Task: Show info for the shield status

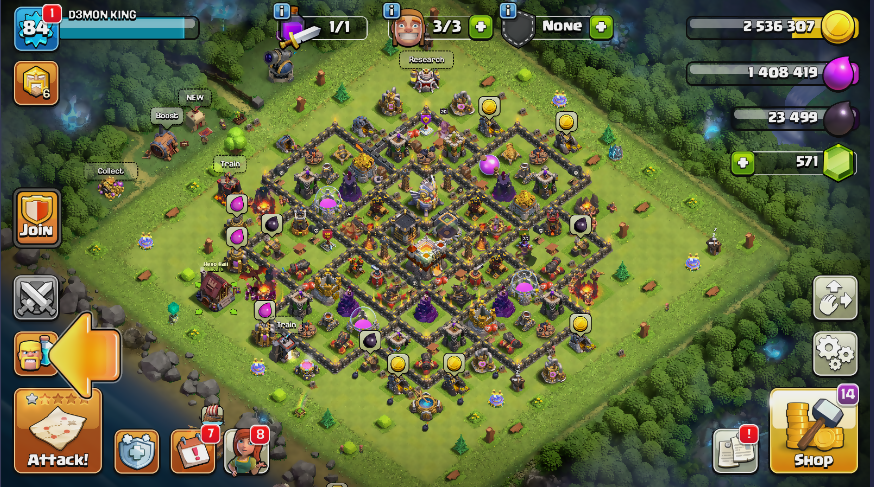Action: click(507, 10)
